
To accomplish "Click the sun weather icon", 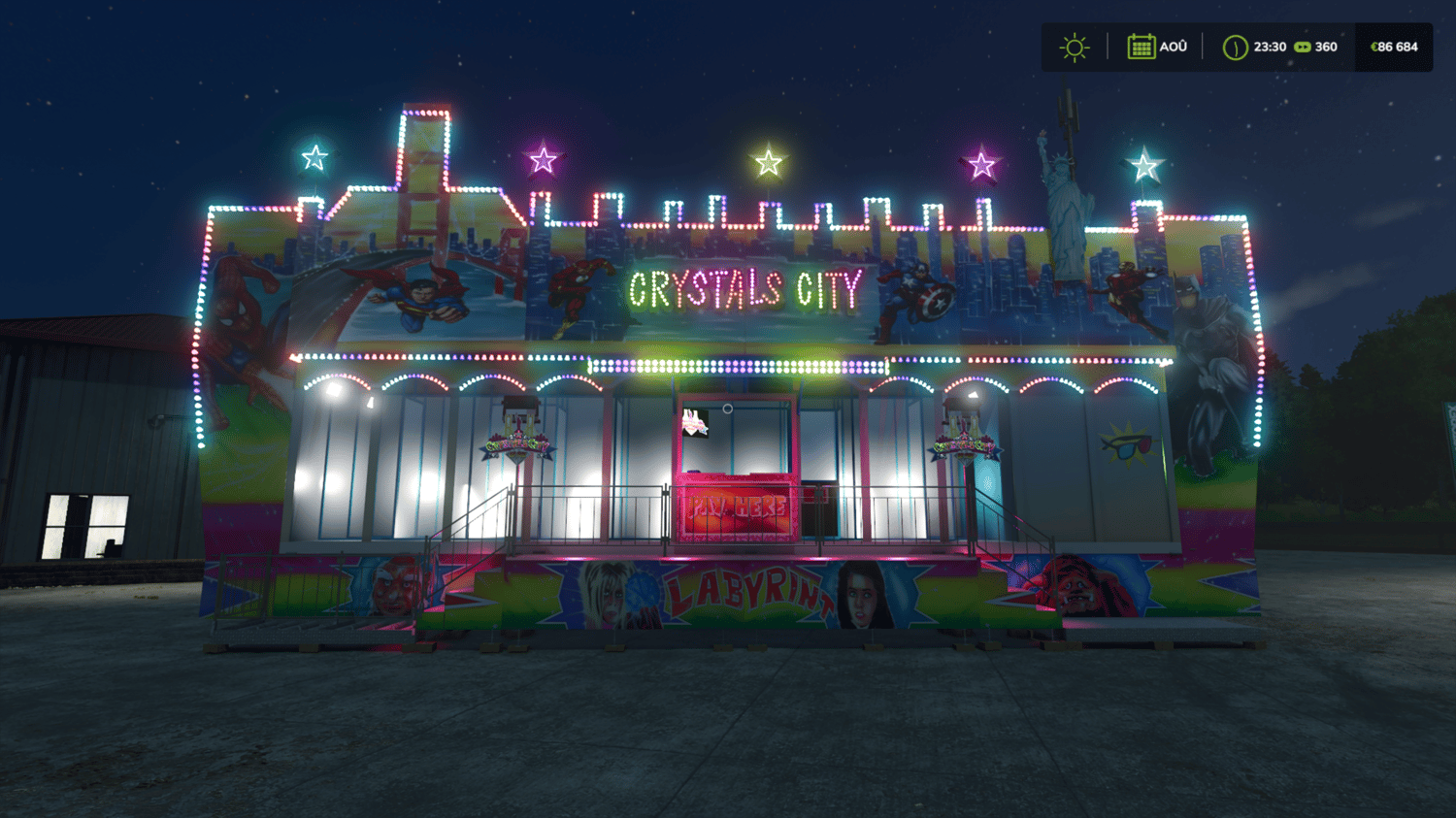I will click(x=1075, y=48).
